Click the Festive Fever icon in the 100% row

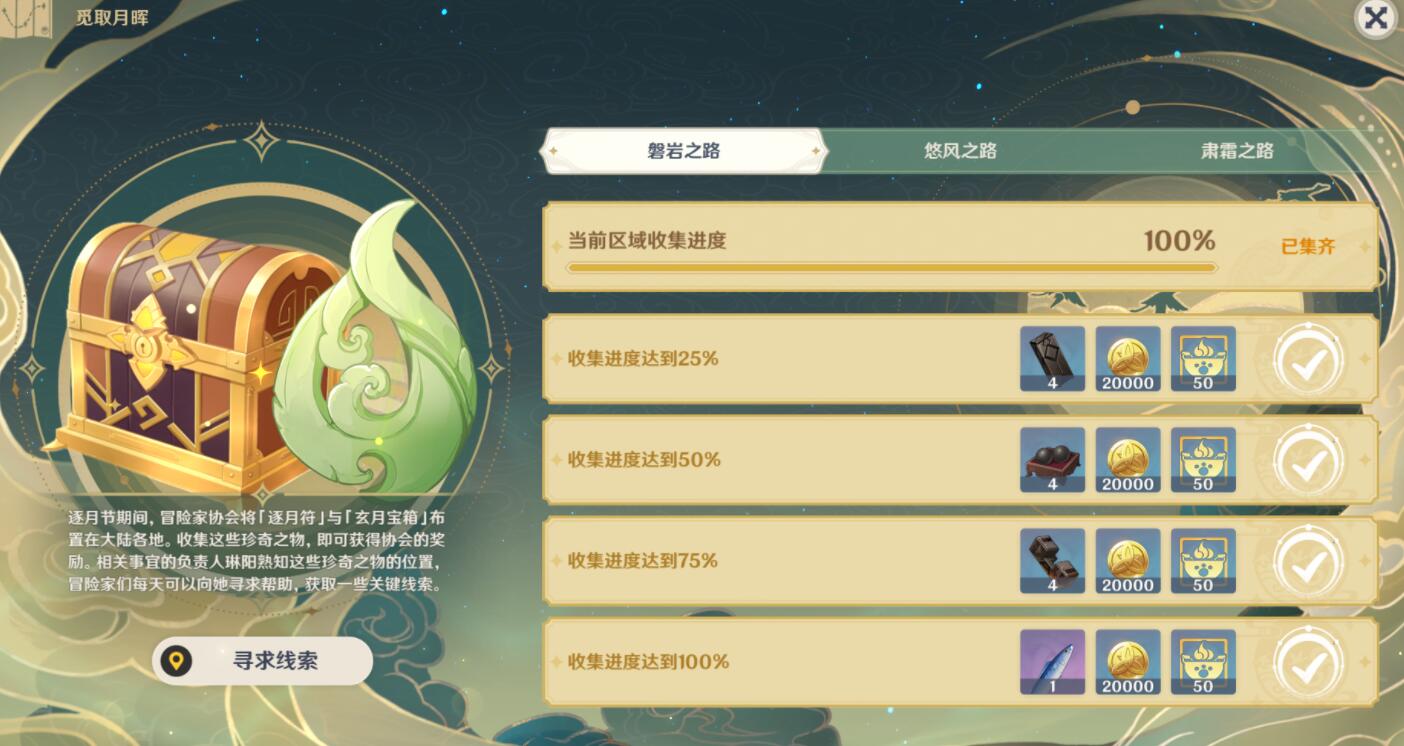click(1203, 661)
